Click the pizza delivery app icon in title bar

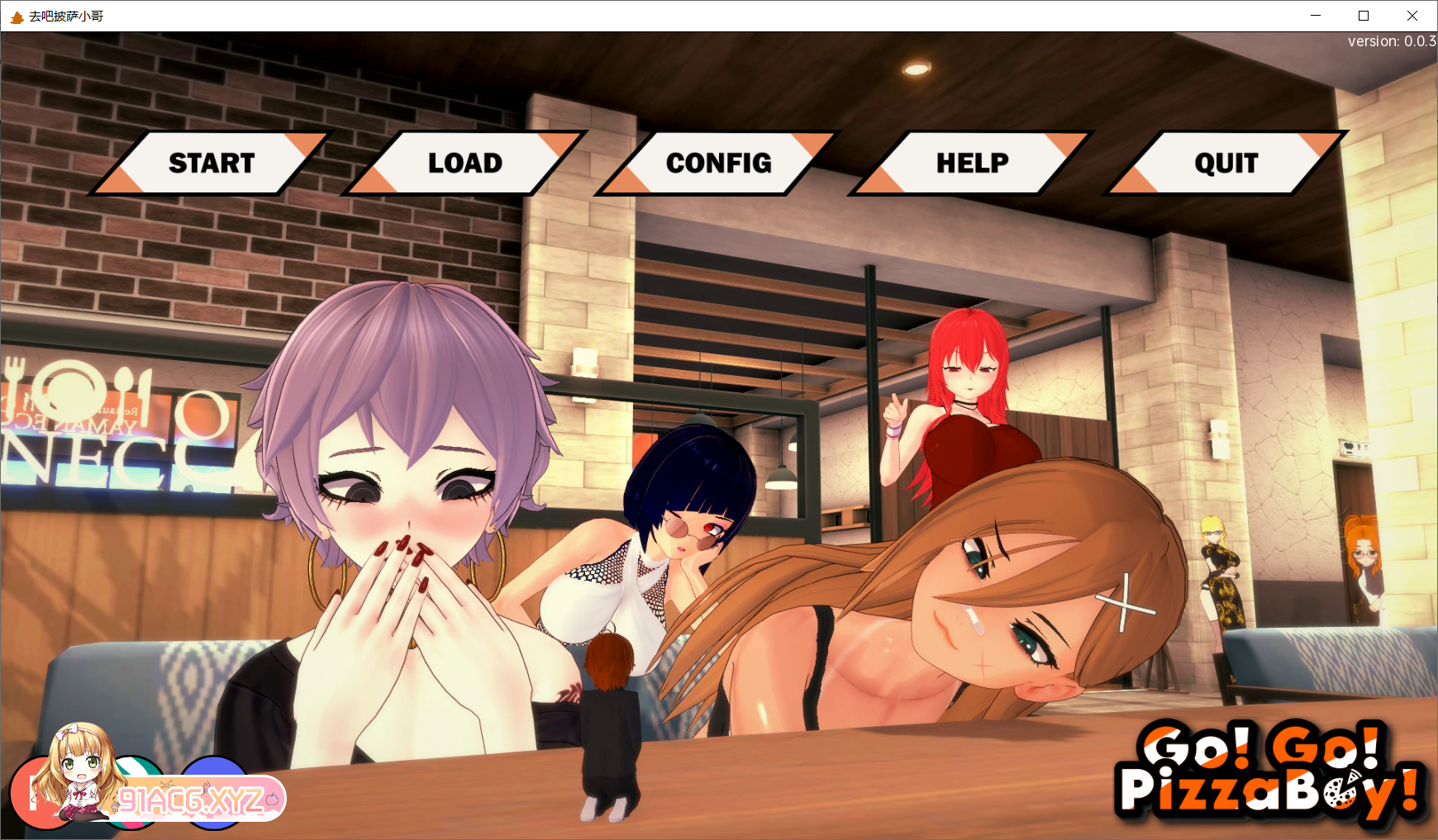tap(17, 16)
